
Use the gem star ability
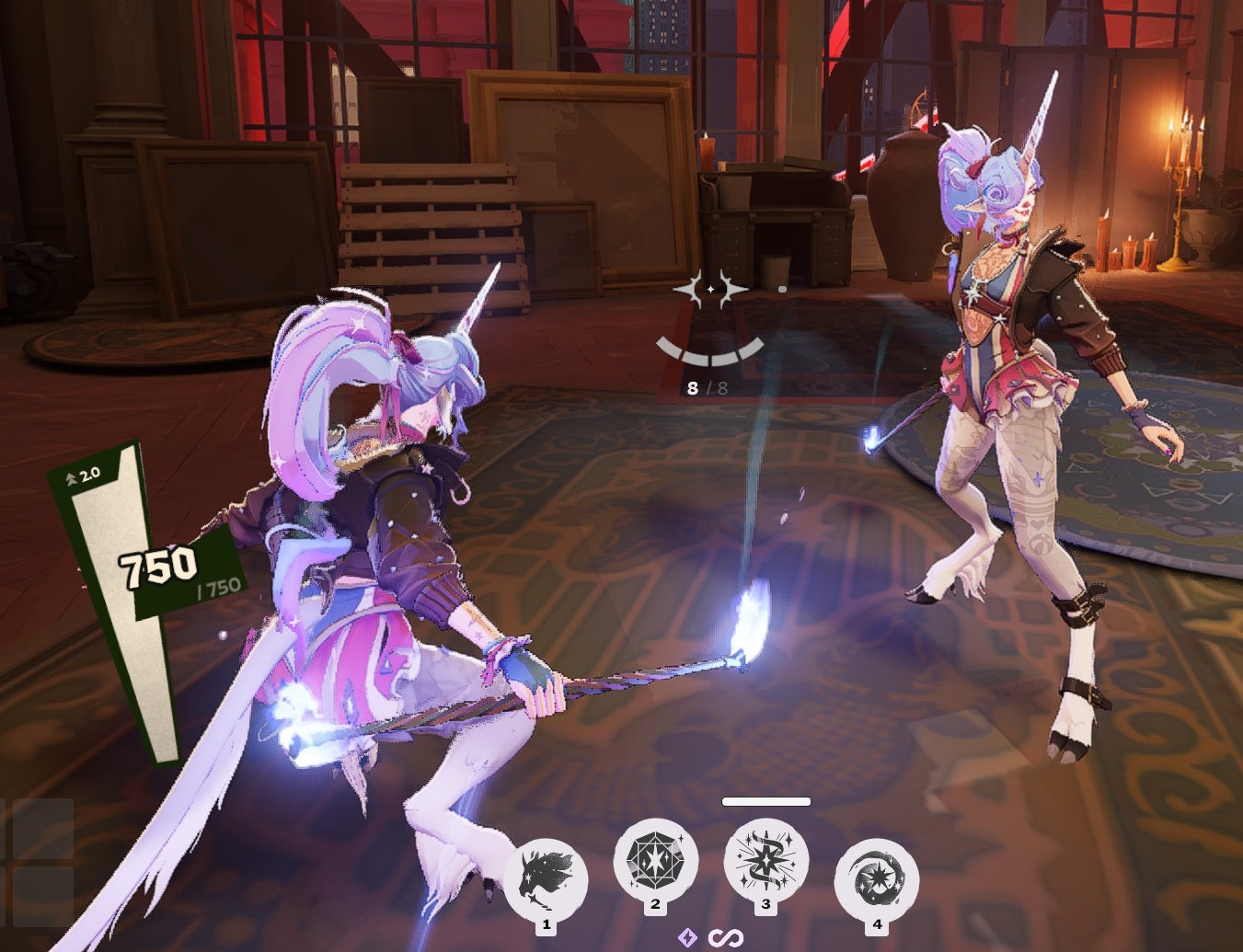pos(655,862)
